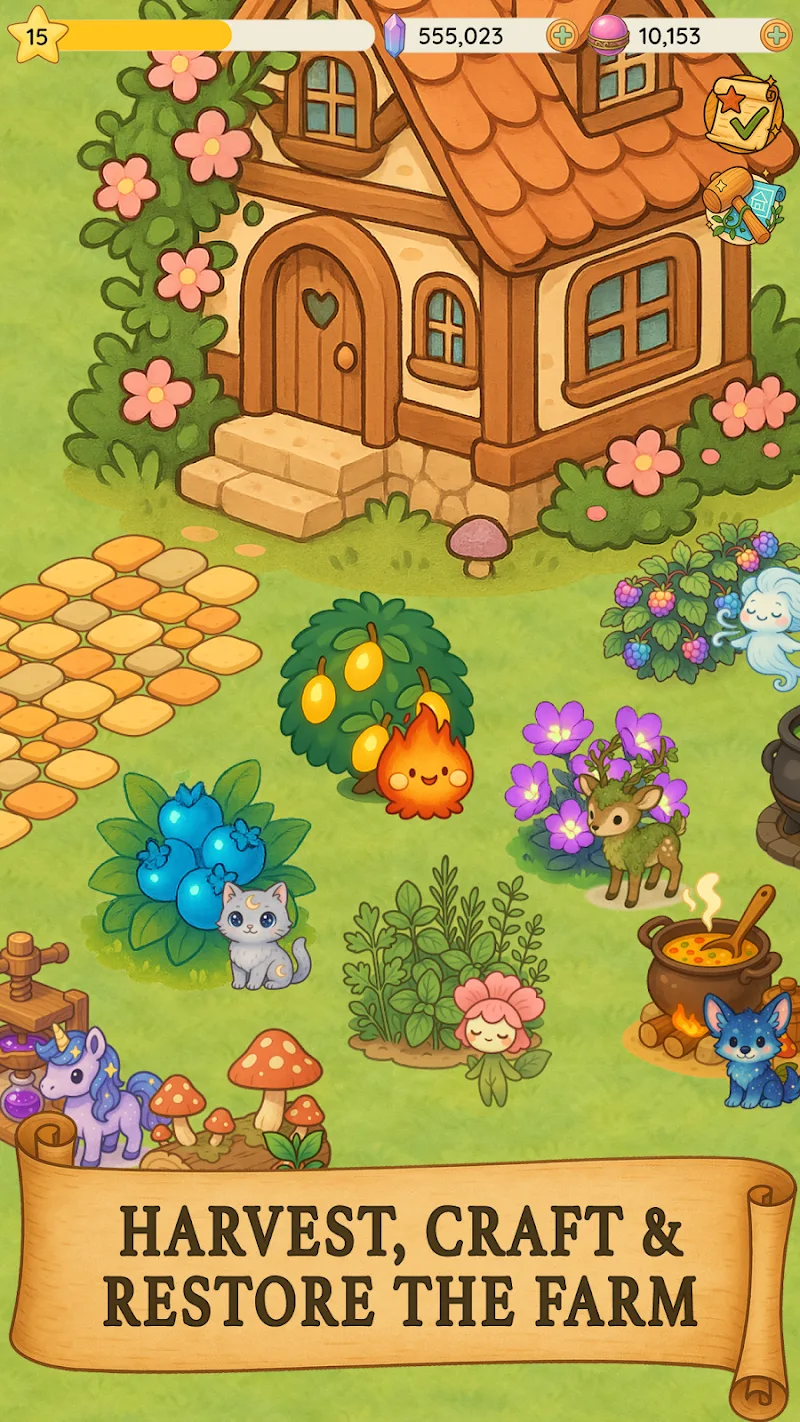Tap the plus button beside the 555,023 crystals
Image resolution: width=800 pixels, height=1422 pixels.
(563, 36)
